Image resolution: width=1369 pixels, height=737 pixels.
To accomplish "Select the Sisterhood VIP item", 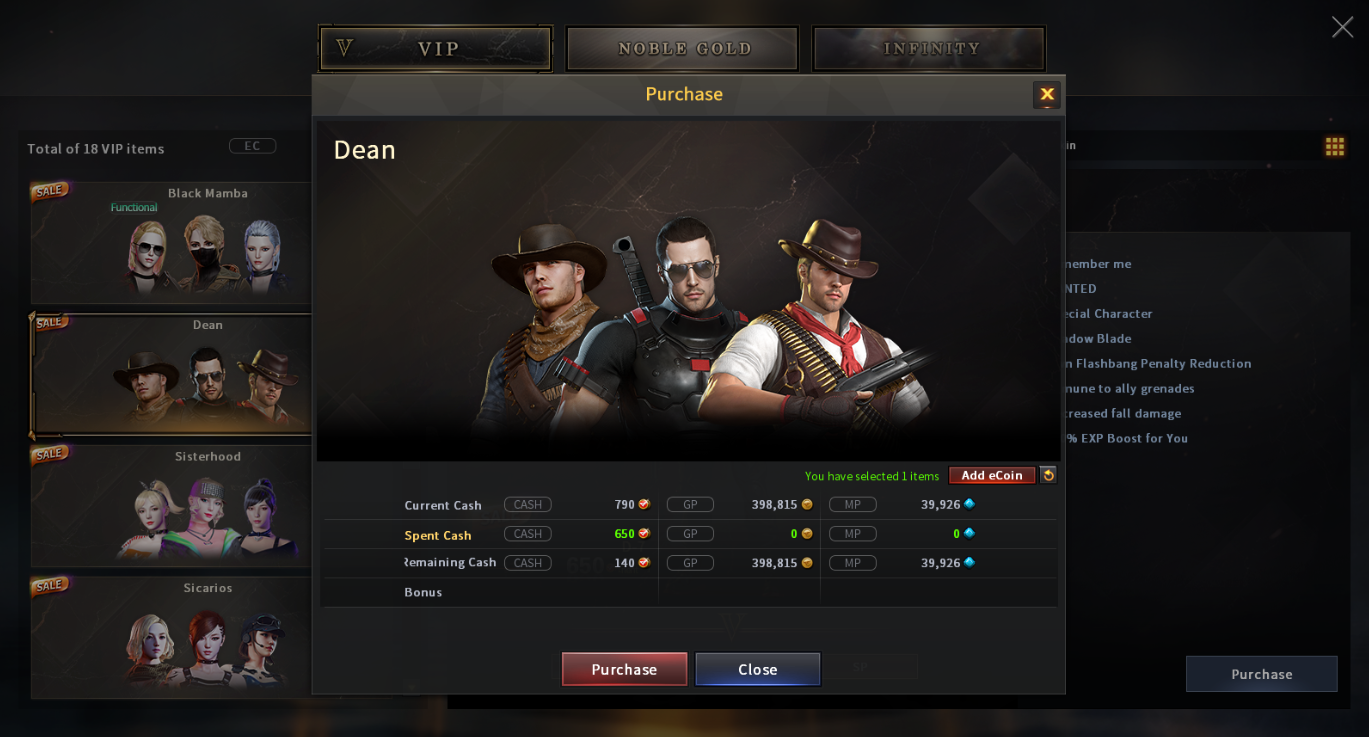I will click(170, 506).
